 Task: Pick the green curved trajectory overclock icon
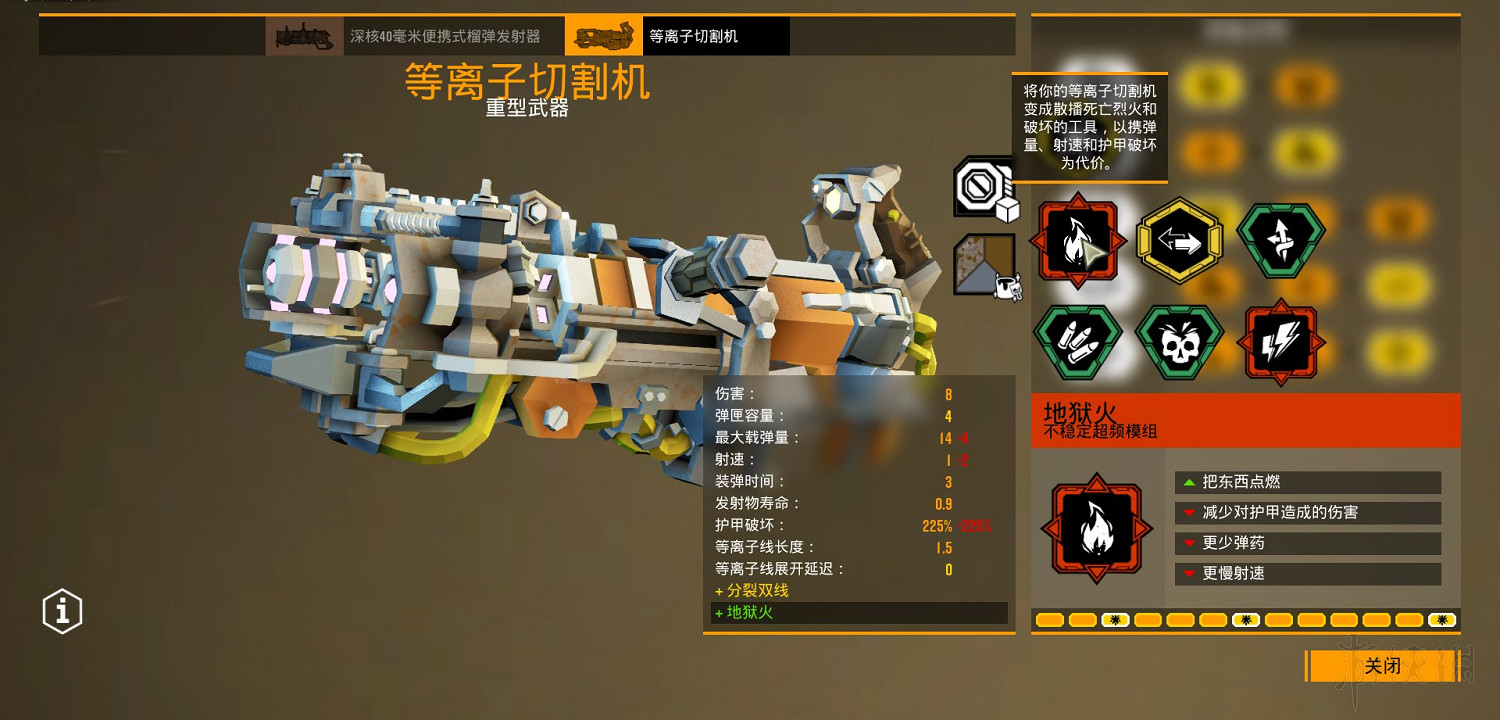point(1281,240)
